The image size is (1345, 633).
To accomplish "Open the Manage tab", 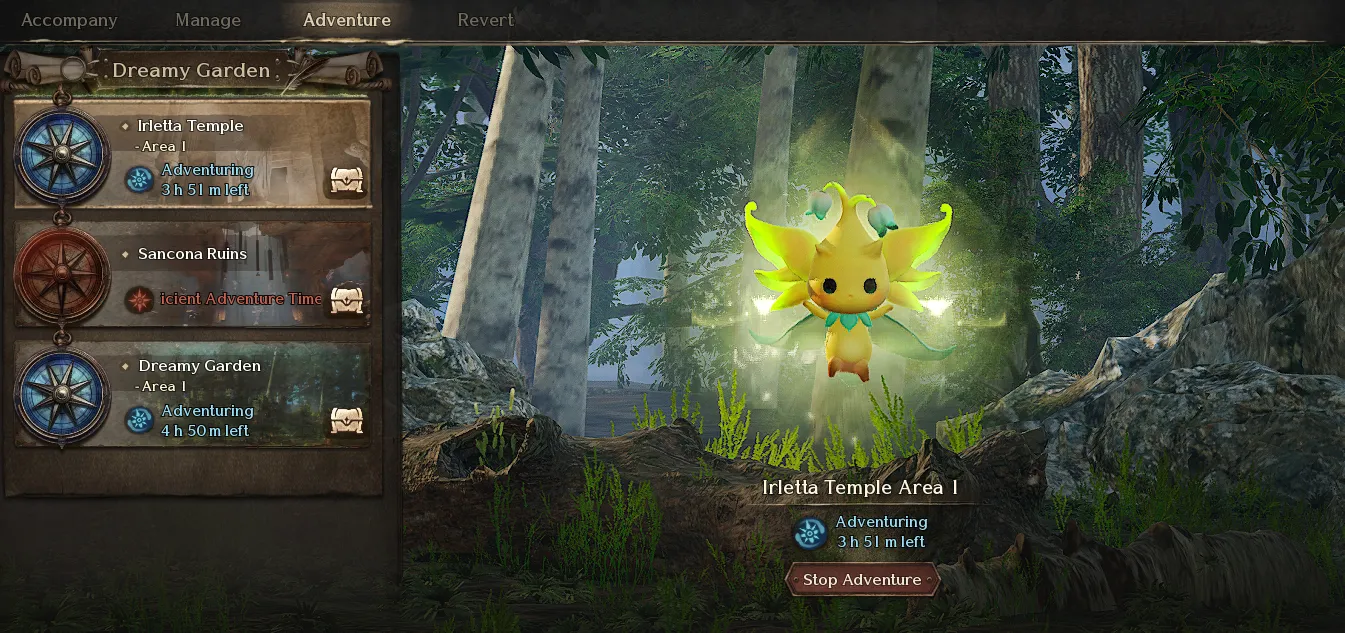I will coord(208,20).
